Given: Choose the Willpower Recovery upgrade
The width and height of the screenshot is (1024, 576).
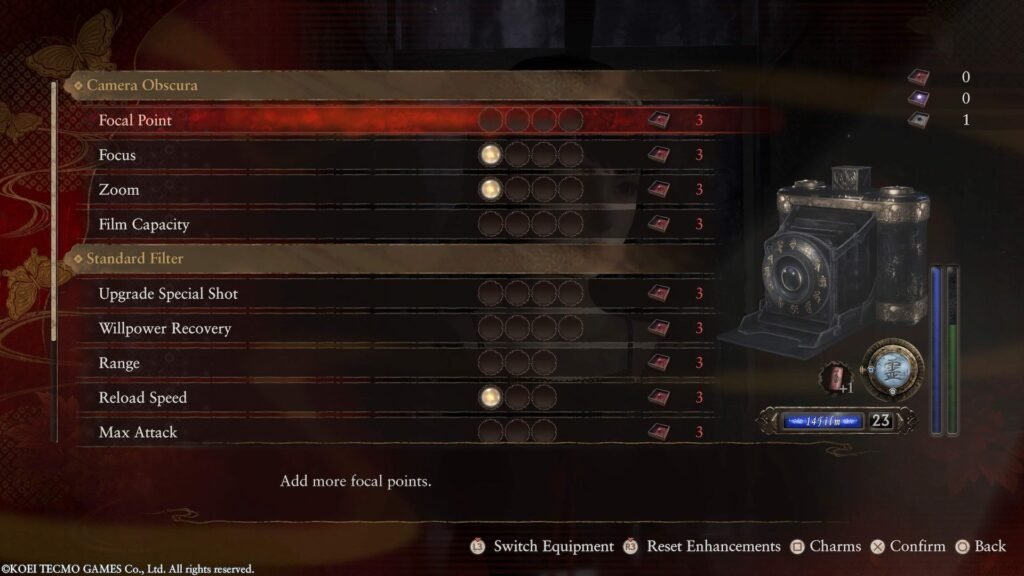Looking at the screenshot, I should pos(165,328).
